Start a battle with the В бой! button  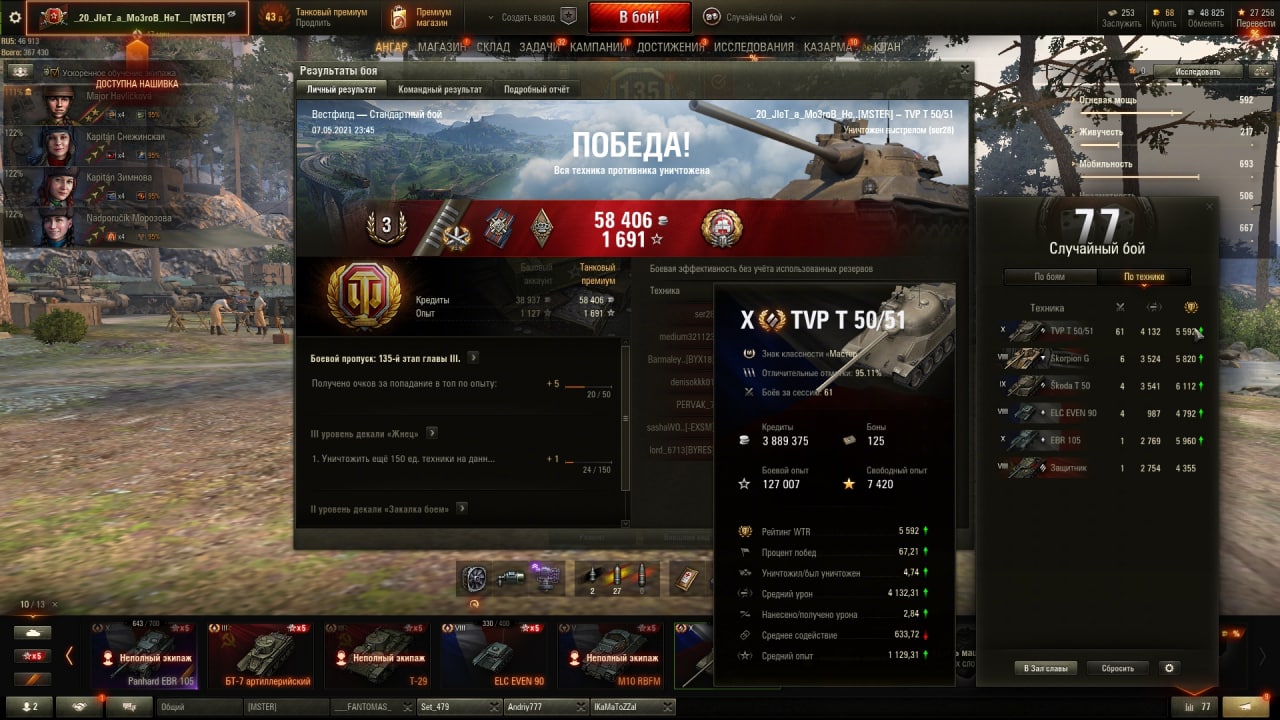pos(639,17)
